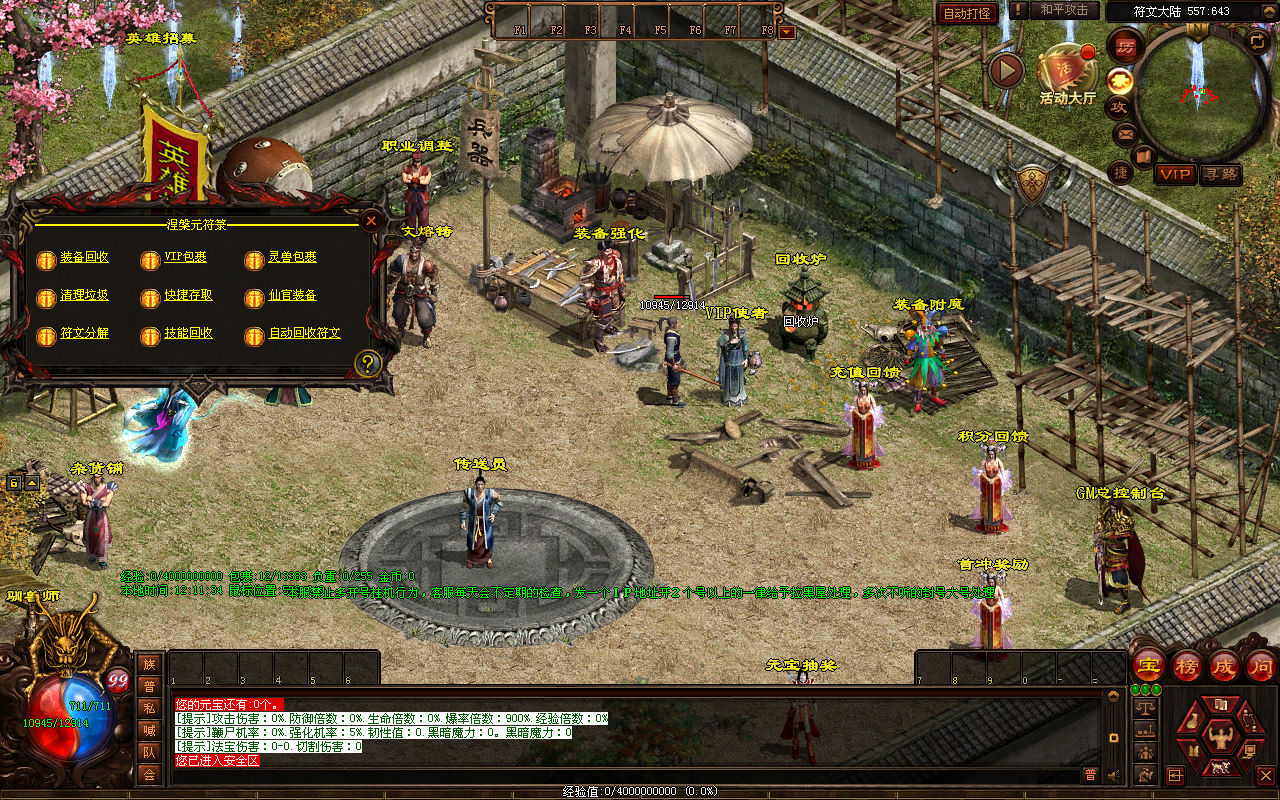
Task: Open the mail envelope icon
Action: (1126, 133)
